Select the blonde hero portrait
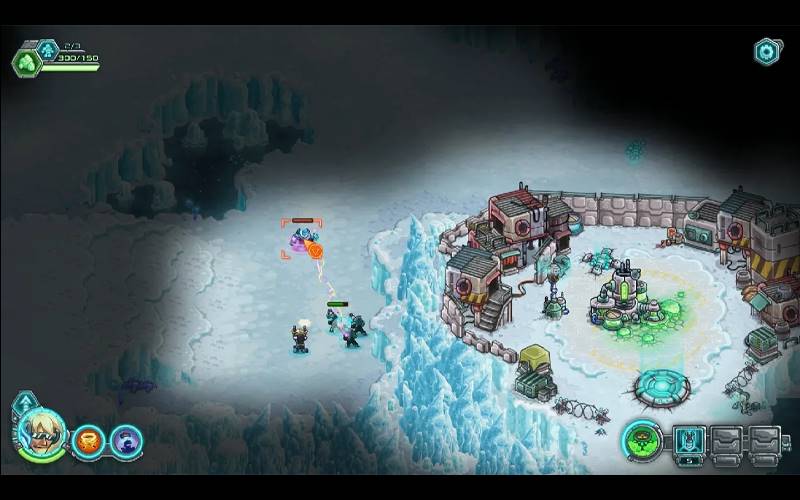Viewport: 800px width, 500px height. click(x=42, y=434)
